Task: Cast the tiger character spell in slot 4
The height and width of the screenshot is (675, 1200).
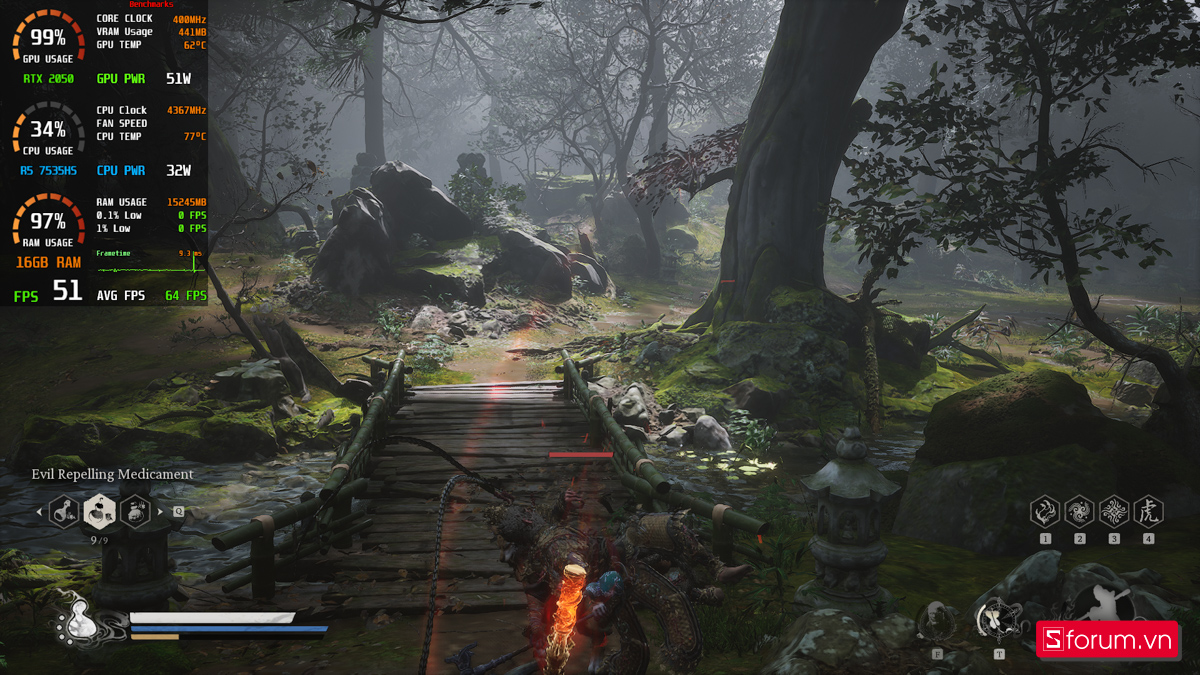Action: [1148, 512]
